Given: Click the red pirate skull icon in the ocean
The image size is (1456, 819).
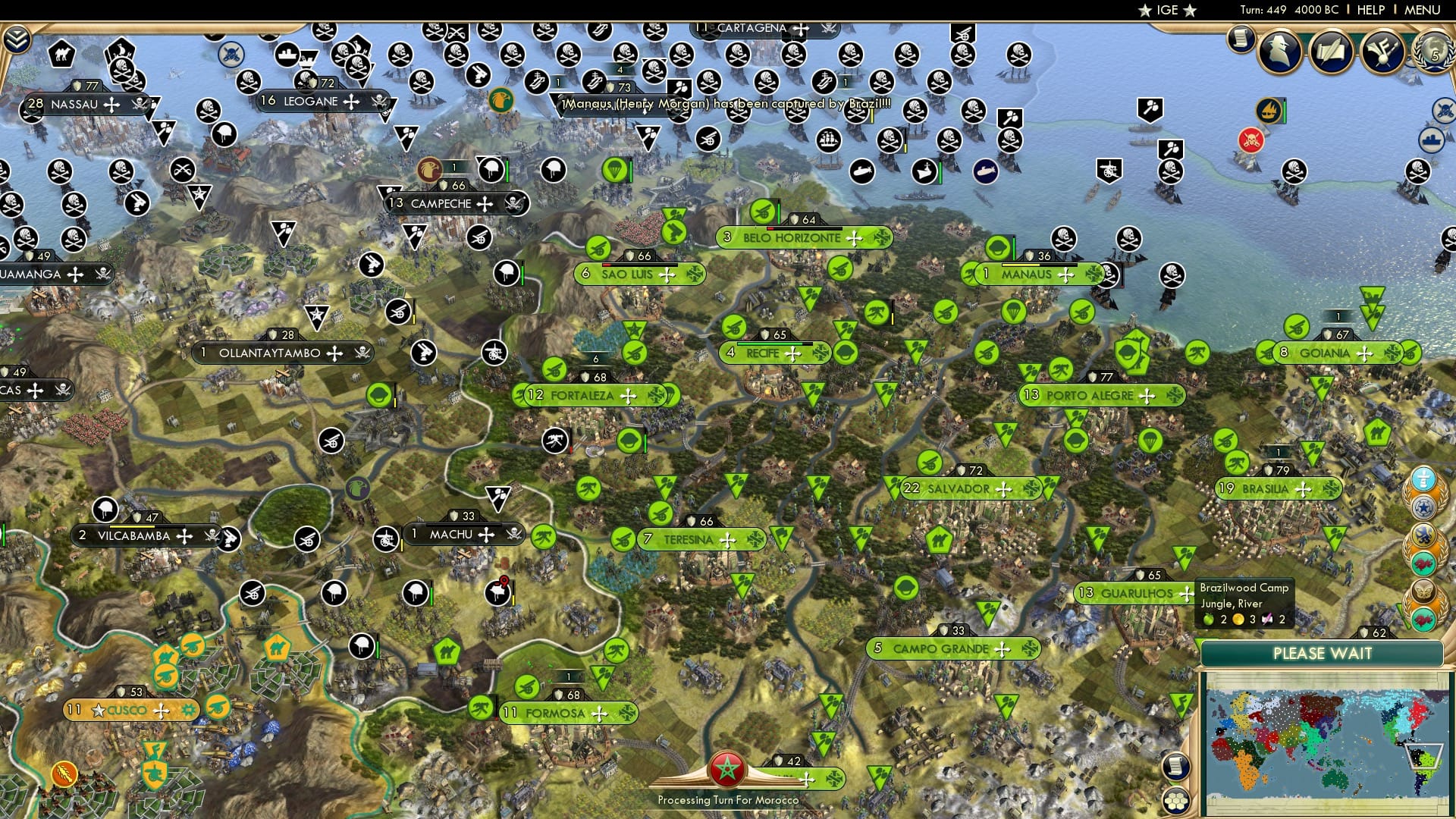Looking at the screenshot, I should tap(1250, 141).
